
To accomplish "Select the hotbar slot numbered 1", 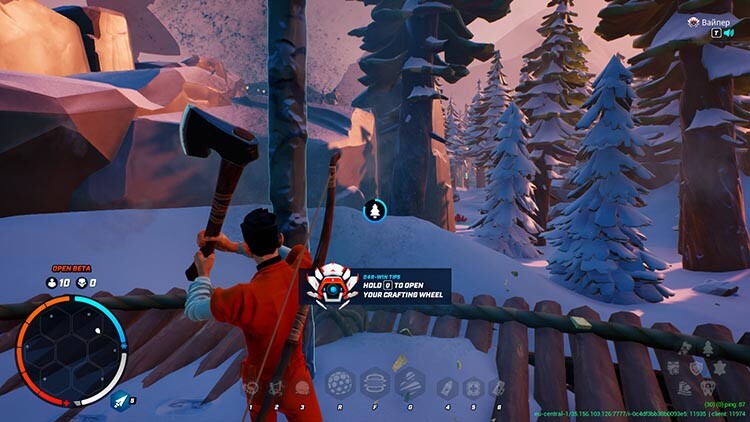I will (x=250, y=388).
